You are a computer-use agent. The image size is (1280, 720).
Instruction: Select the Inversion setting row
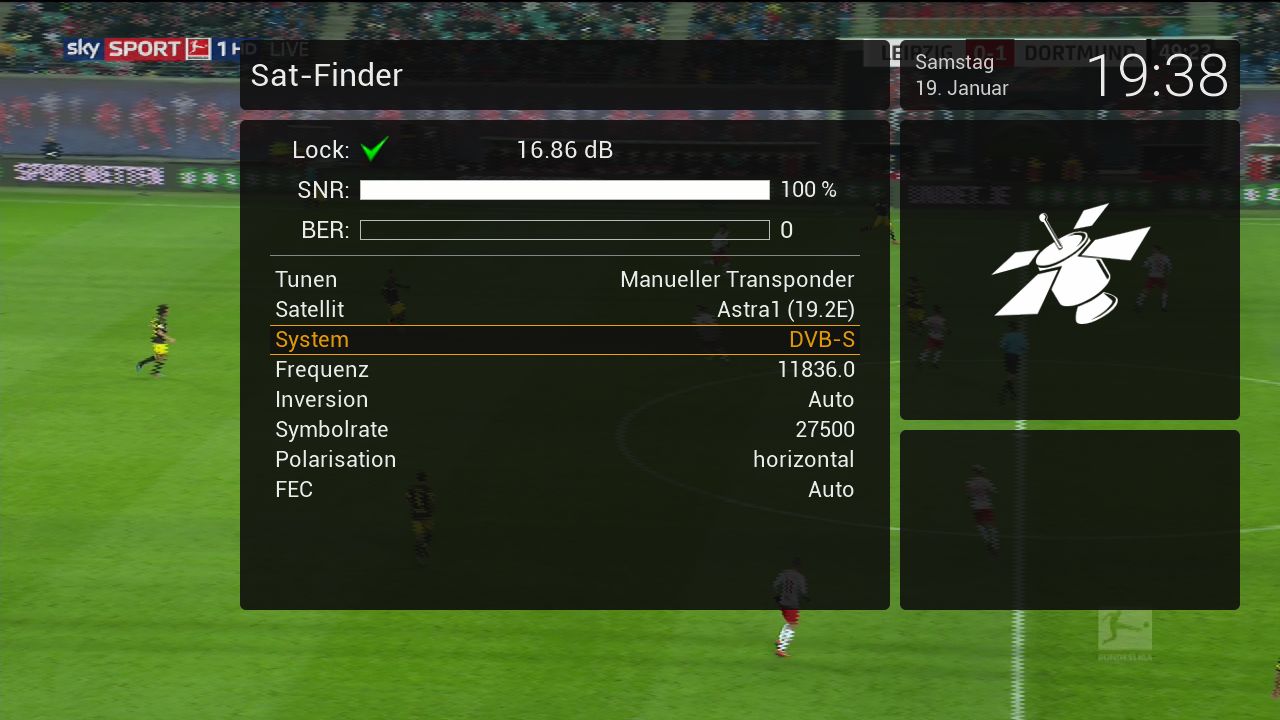click(x=564, y=400)
